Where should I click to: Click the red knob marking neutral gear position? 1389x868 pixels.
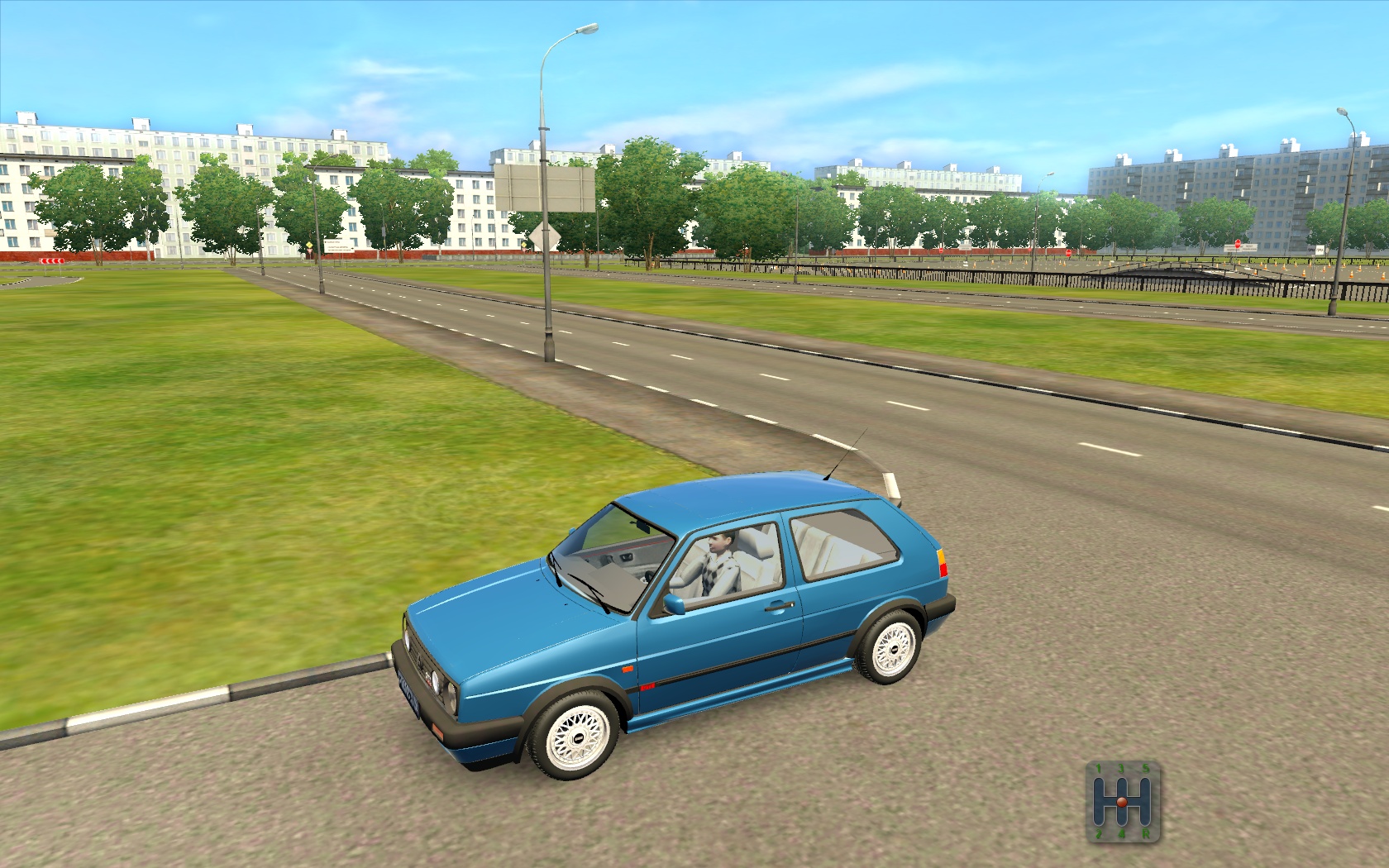(1122, 802)
